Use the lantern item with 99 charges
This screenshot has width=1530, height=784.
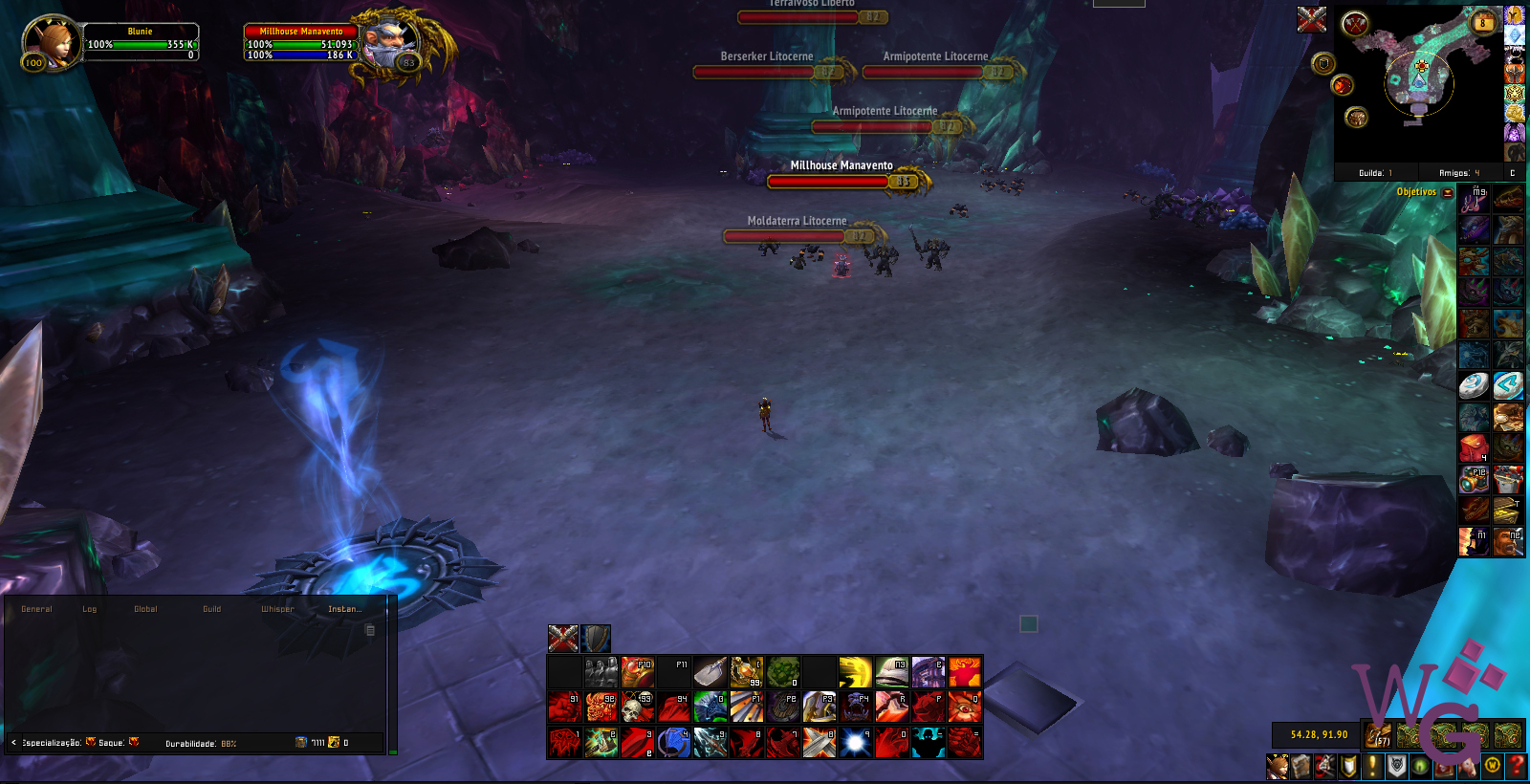click(746, 672)
